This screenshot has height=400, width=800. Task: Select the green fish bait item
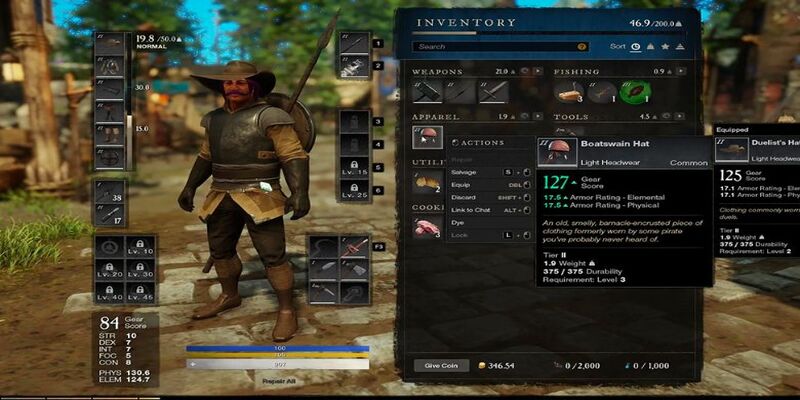(631, 92)
